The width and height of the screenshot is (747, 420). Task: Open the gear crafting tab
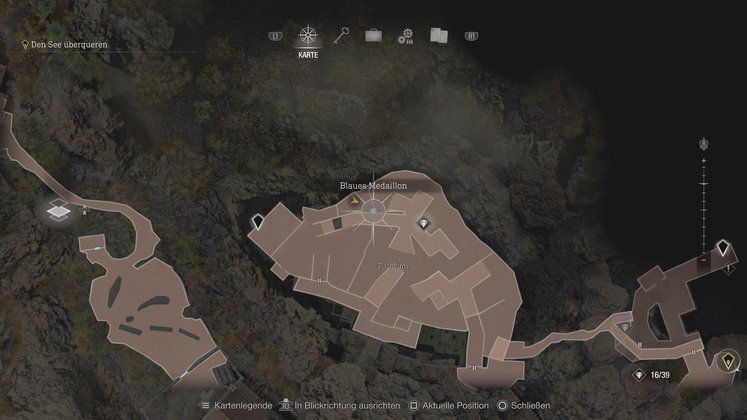click(x=405, y=37)
